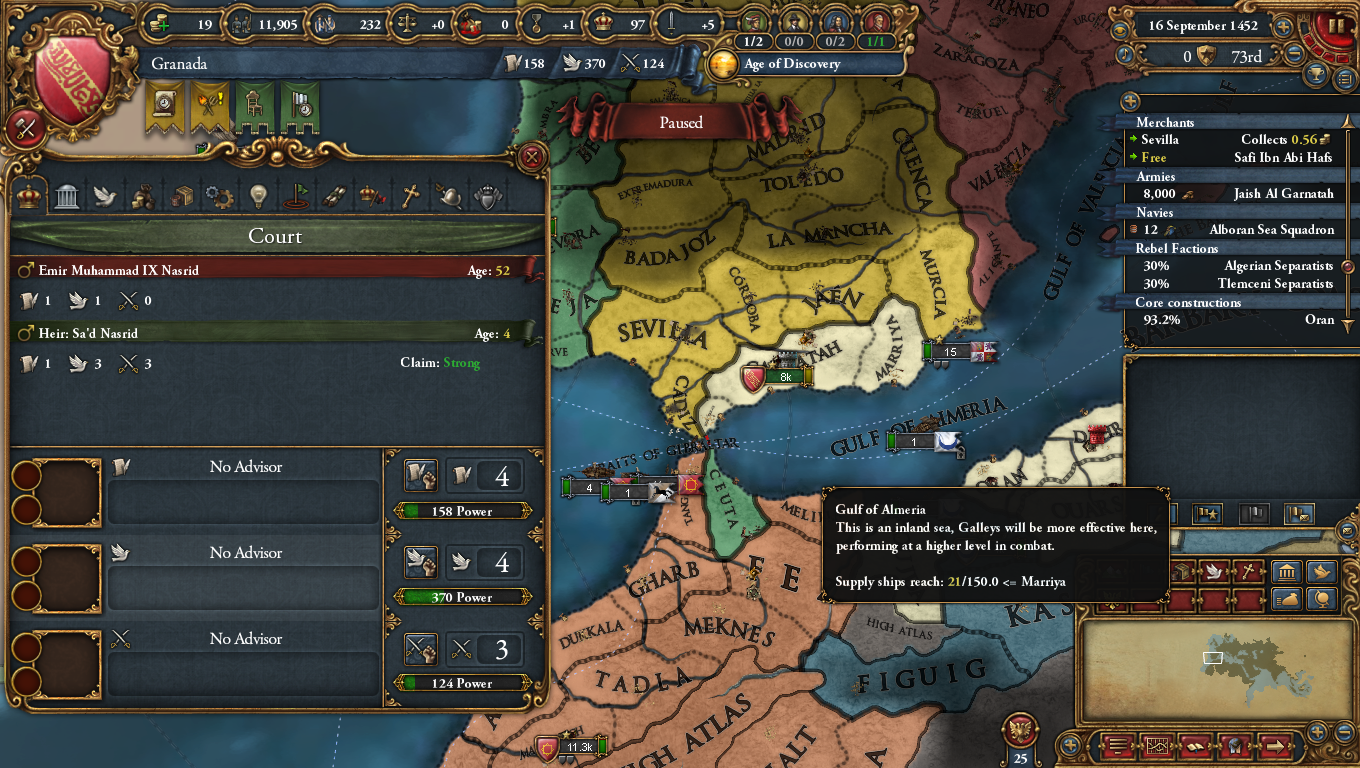Open the ledger via the book icon

point(1194,747)
